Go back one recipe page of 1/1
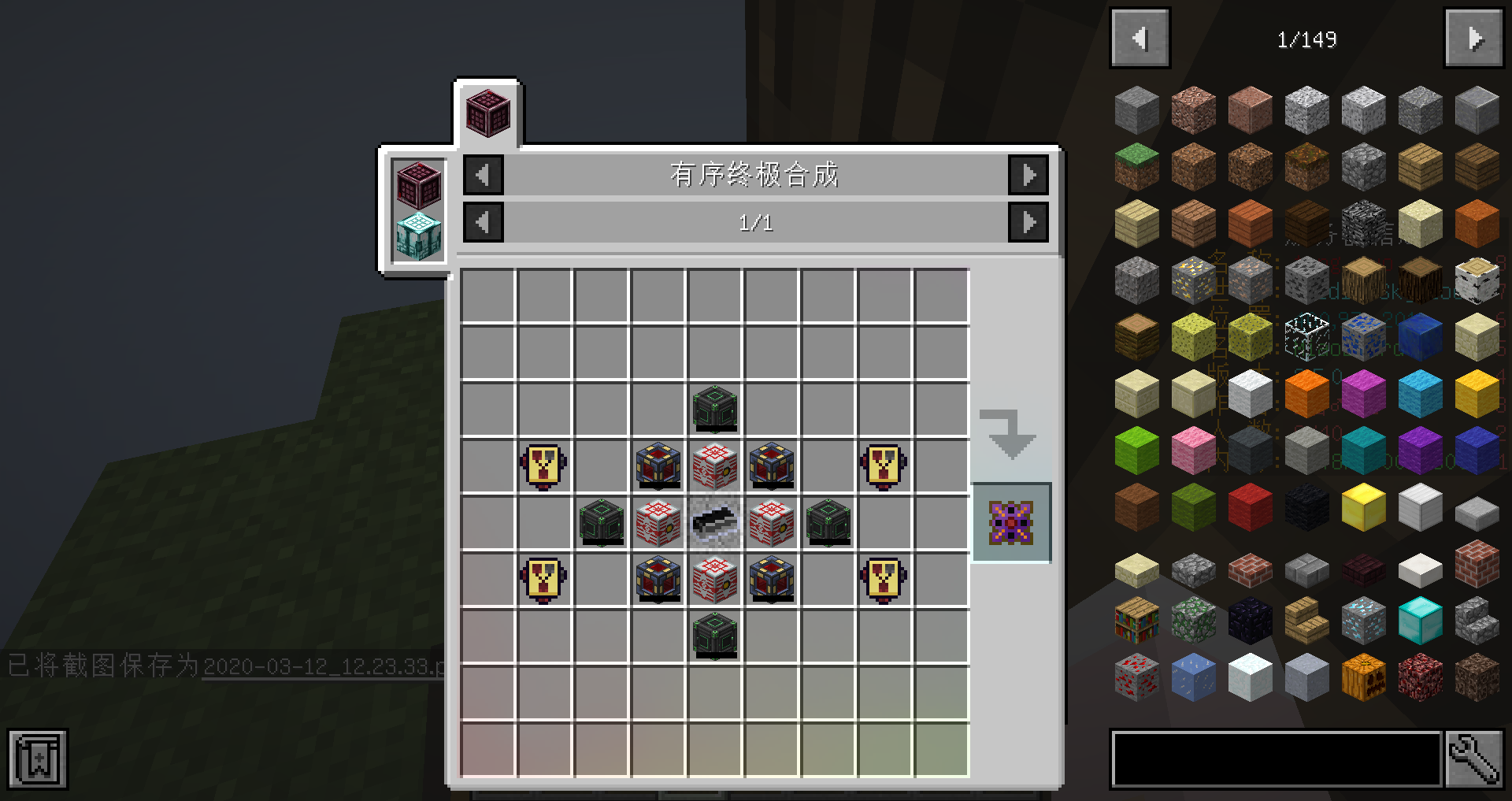The height and width of the screenshot is (801, 1512). pyautogui.click(x=484, y=223)
